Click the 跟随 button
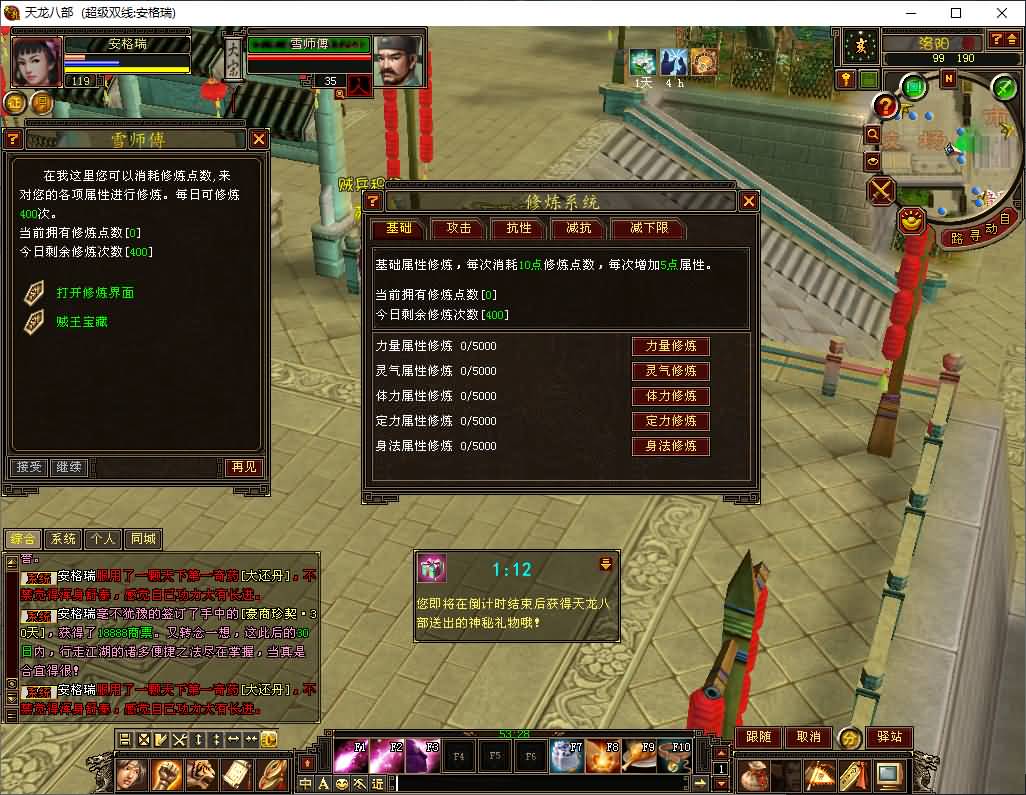The image size is (1026, 795). [x=759, y=737]
